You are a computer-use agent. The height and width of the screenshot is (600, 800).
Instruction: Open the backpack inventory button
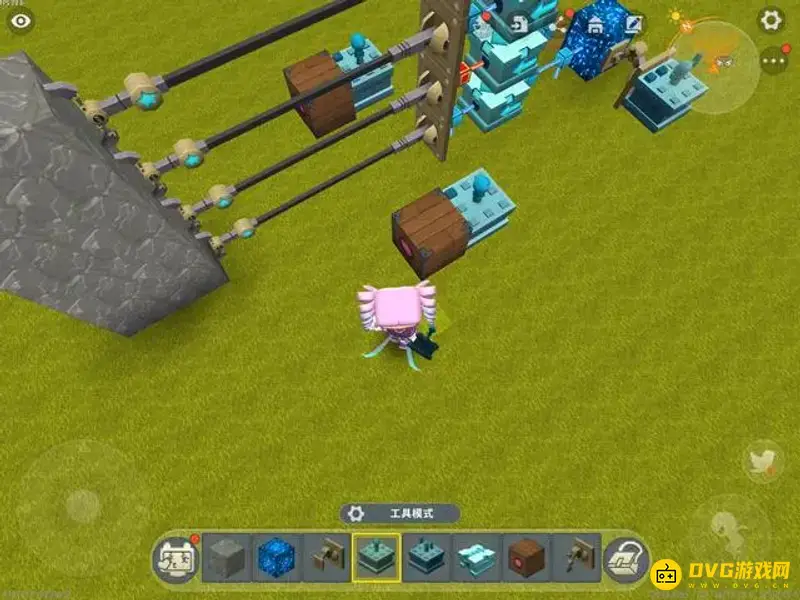[628, 558]
